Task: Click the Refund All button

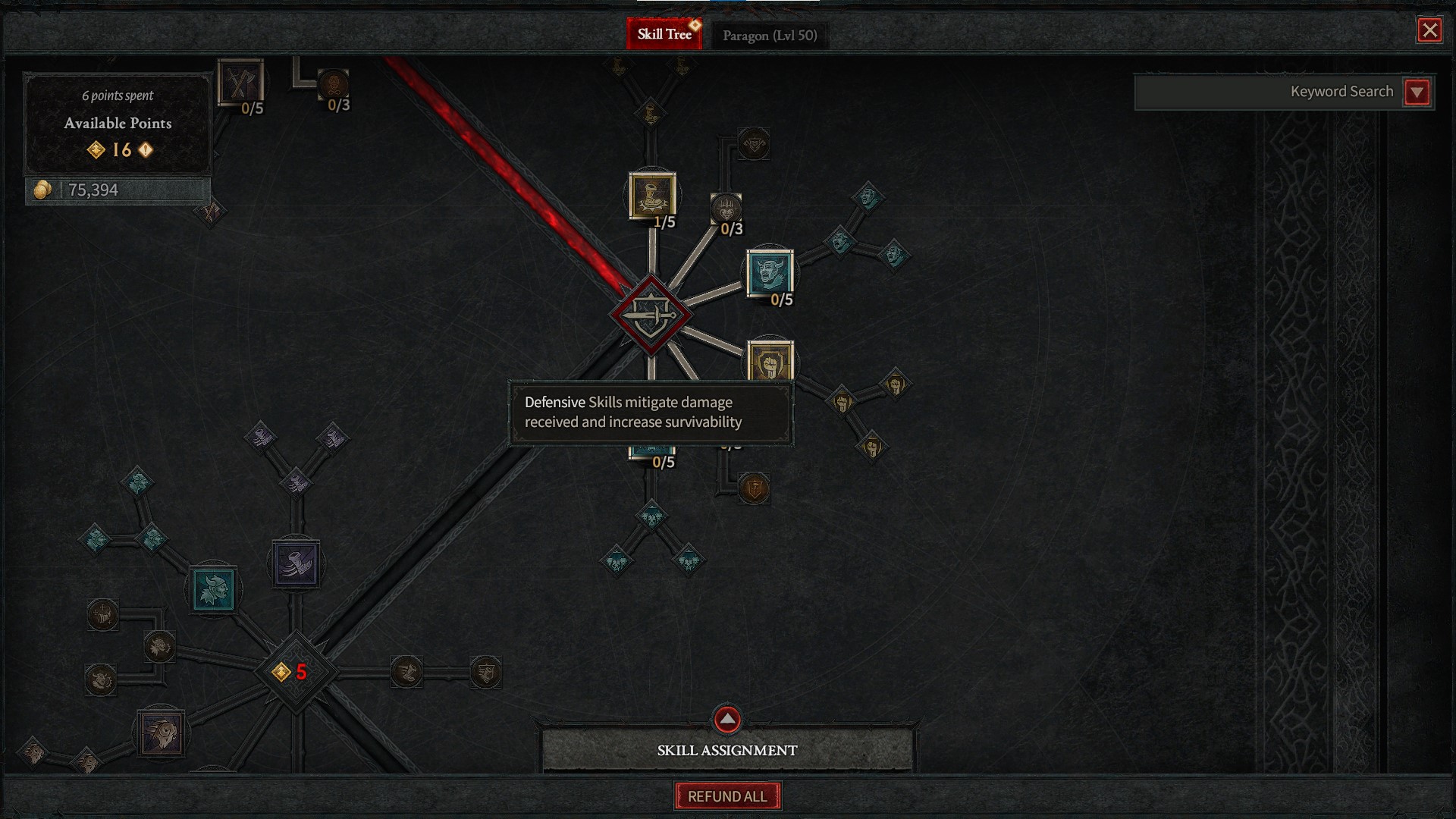Action: 727,796
